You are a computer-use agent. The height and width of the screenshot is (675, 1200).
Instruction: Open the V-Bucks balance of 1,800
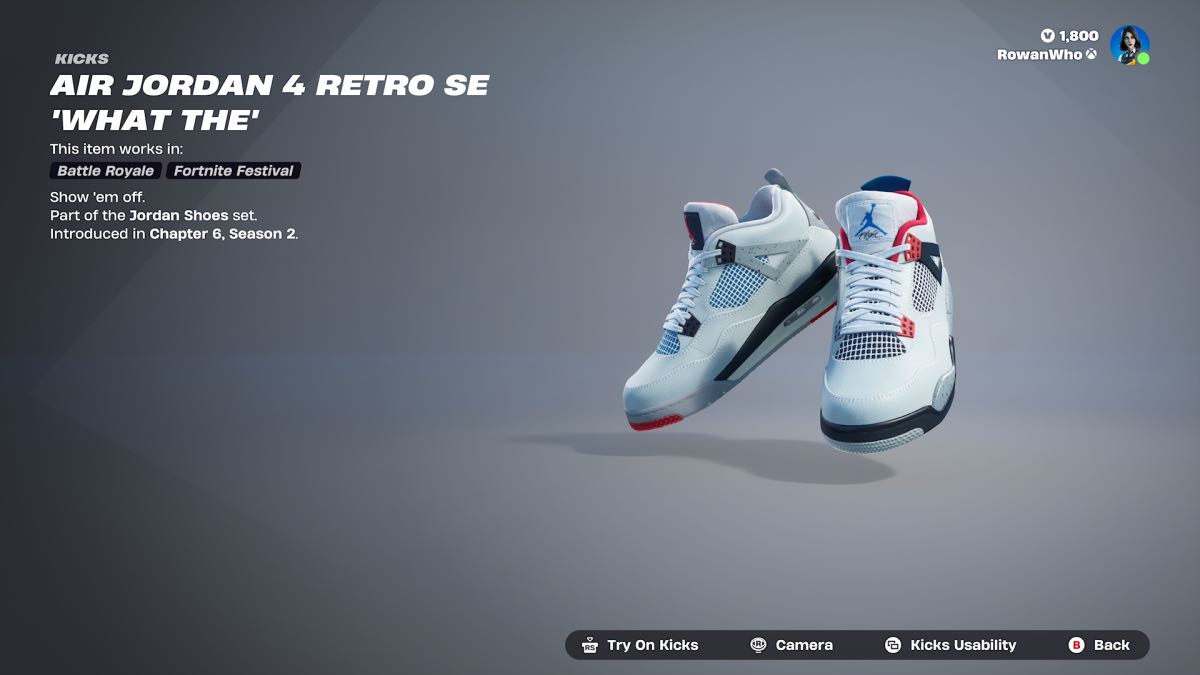[x=1069, y=36]
